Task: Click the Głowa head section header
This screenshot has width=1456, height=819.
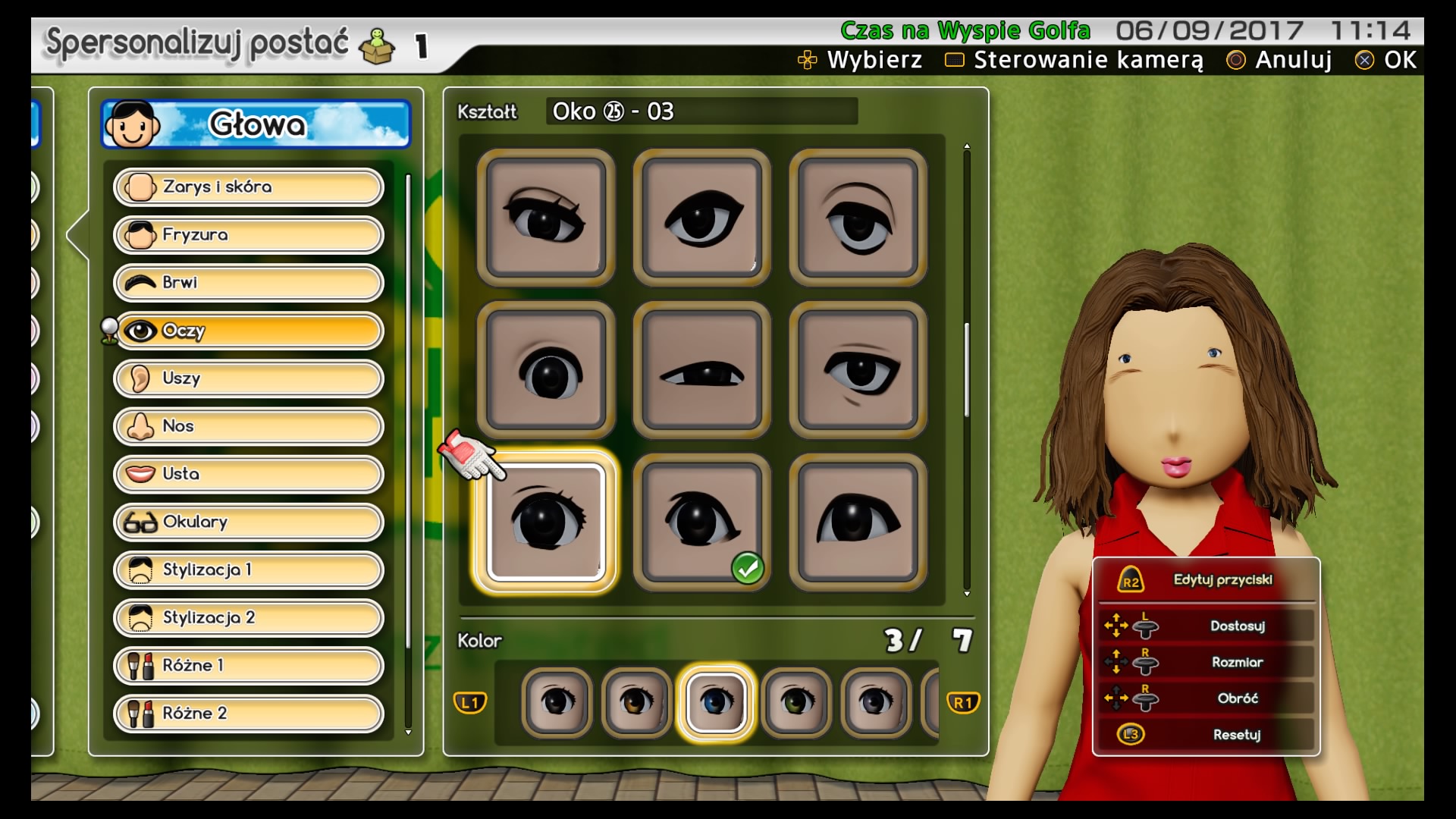Action: coord(256,124)
